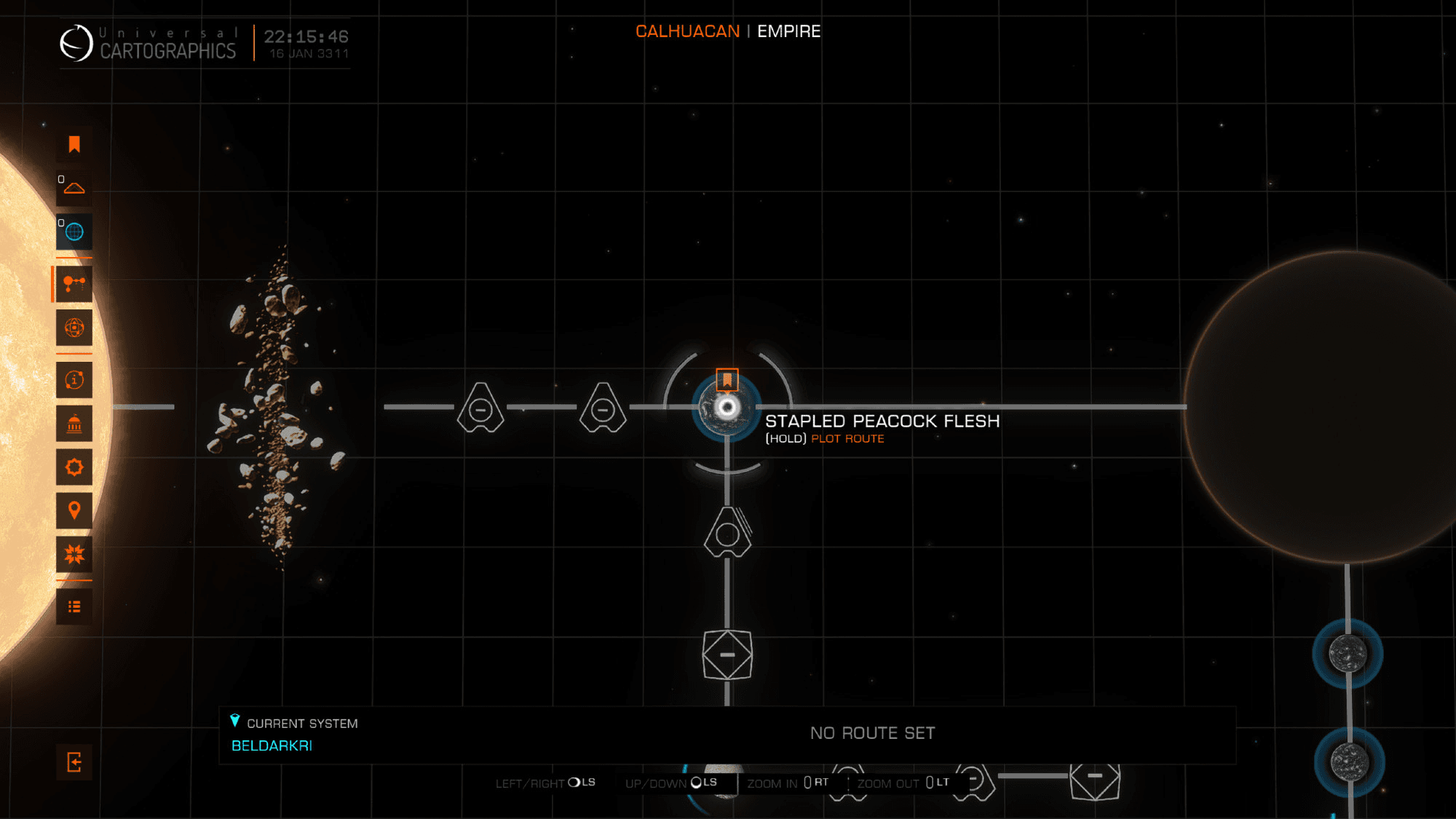The width and height of the screenshot is (1456, 819).
Task: Open the gear-shaped sidebar icon panel
Action: point(74,467)
